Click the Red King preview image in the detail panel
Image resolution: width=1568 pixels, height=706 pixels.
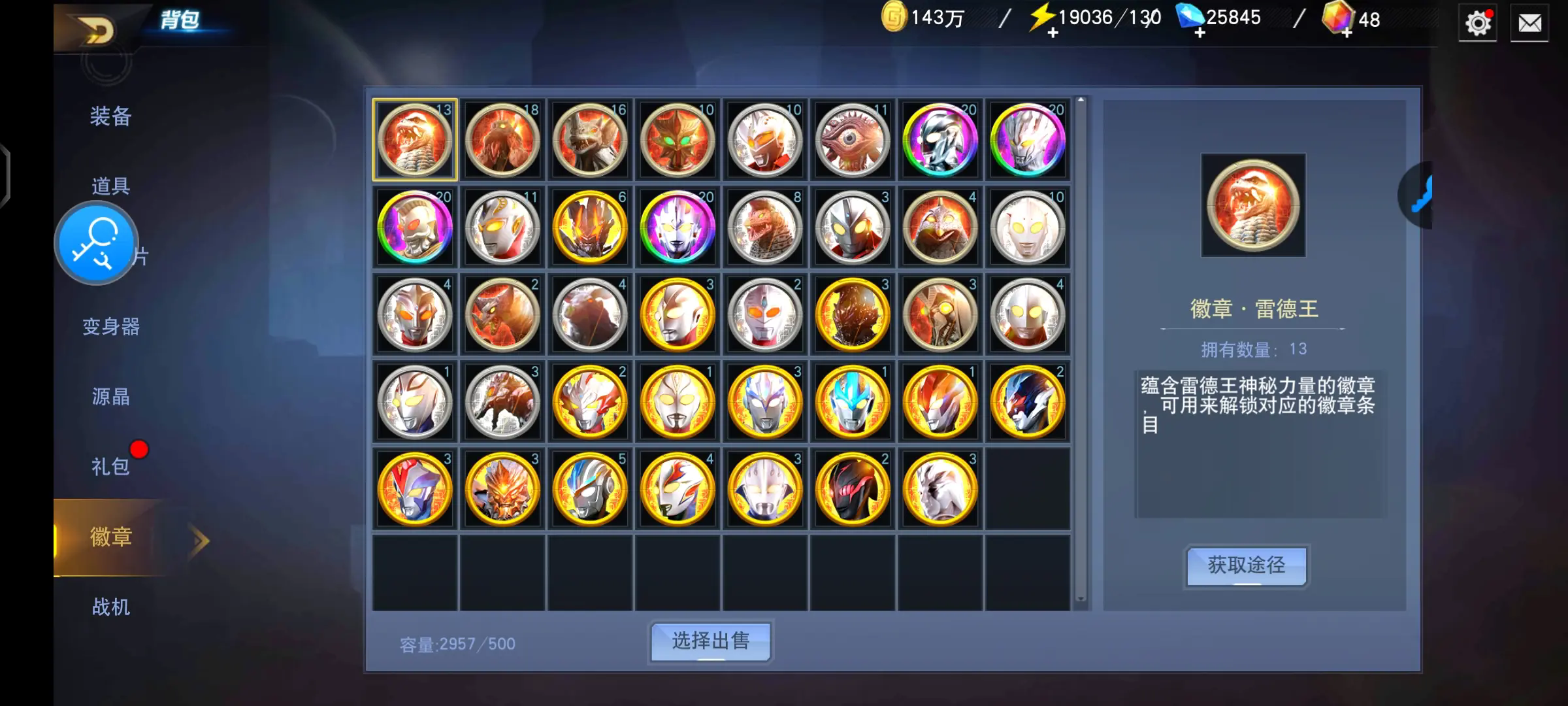click(x=1253, y=205)
